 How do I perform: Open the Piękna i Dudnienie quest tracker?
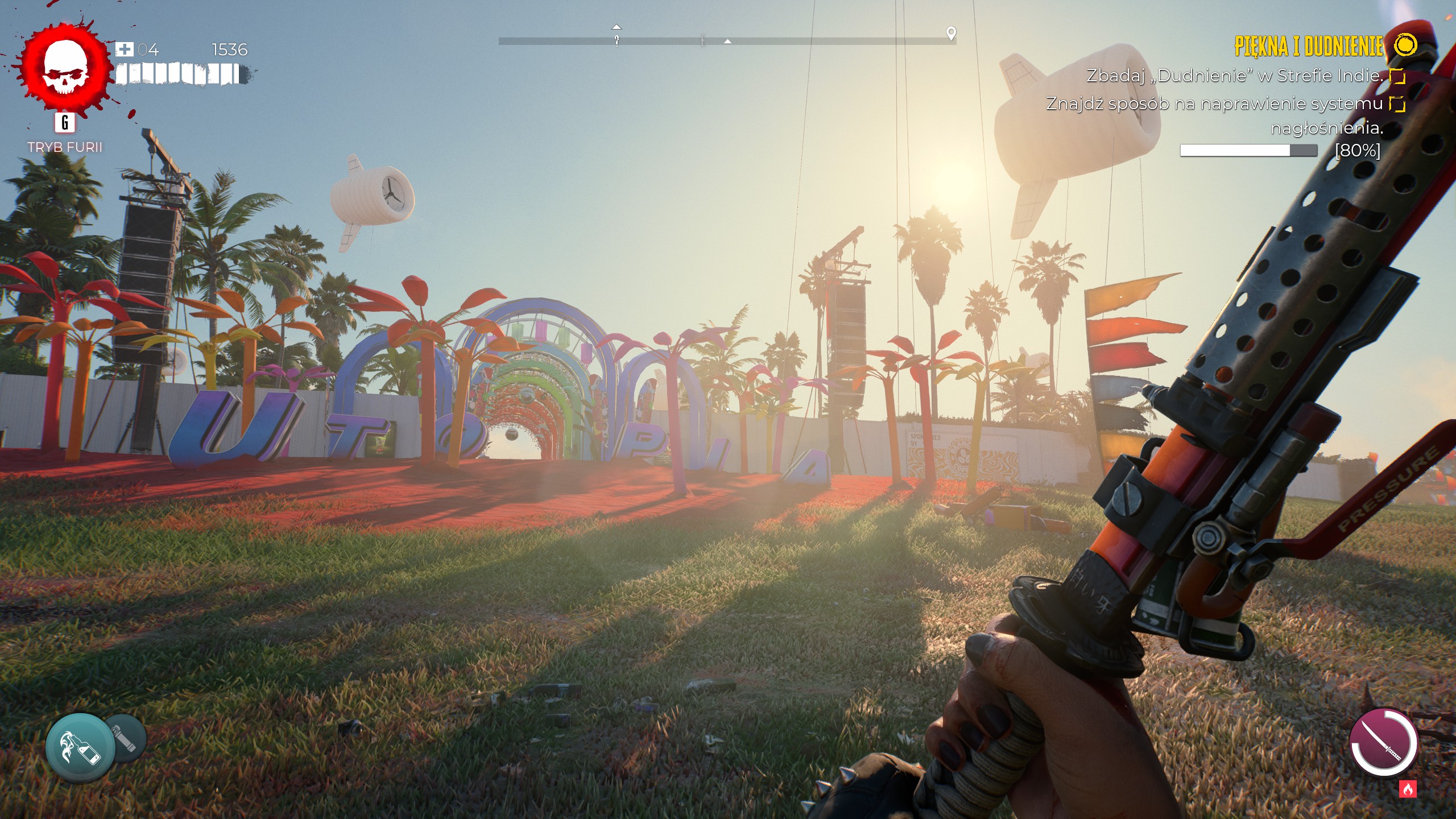point(1309,46)
